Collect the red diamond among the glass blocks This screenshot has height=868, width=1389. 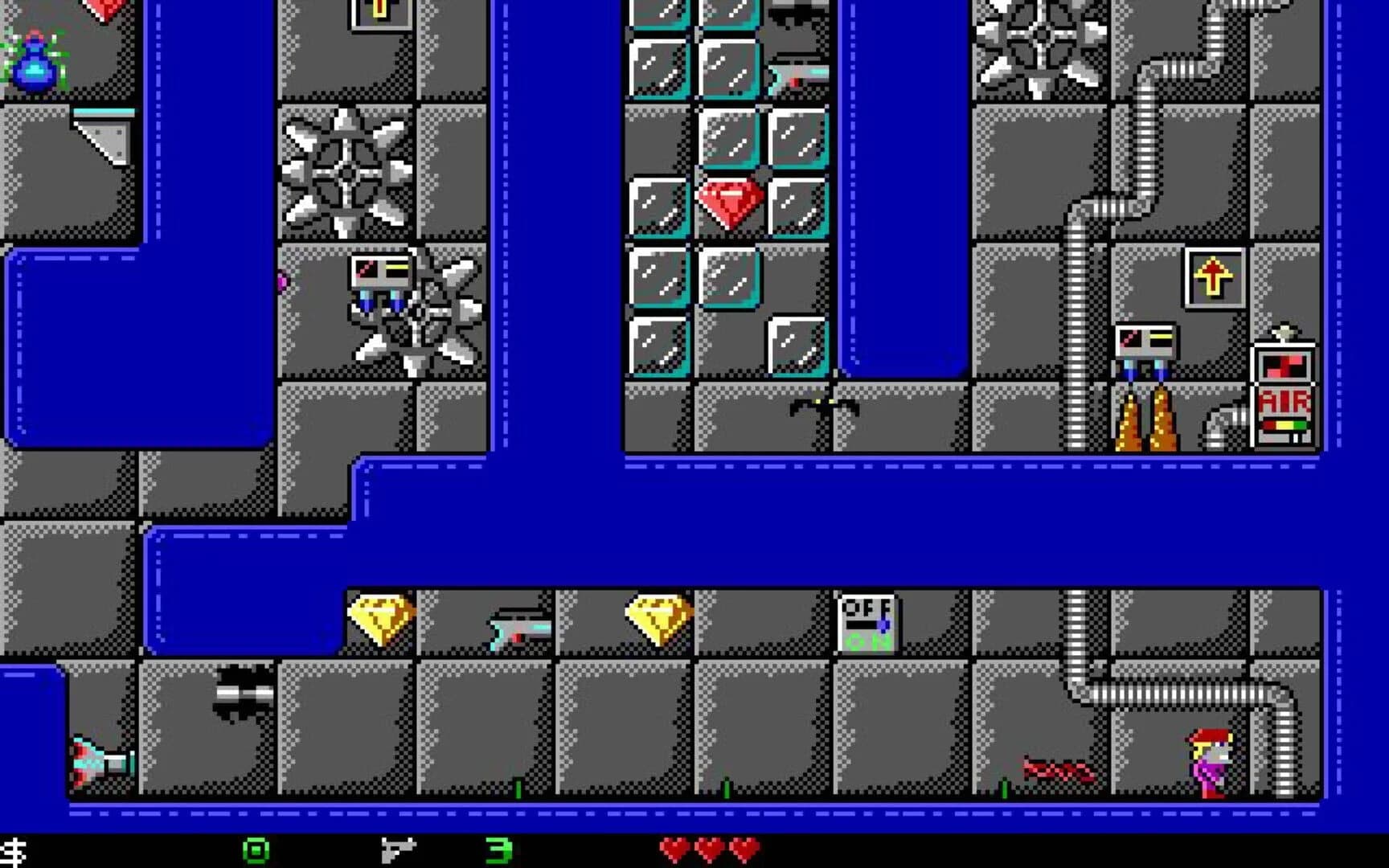[x=727, y=200]
